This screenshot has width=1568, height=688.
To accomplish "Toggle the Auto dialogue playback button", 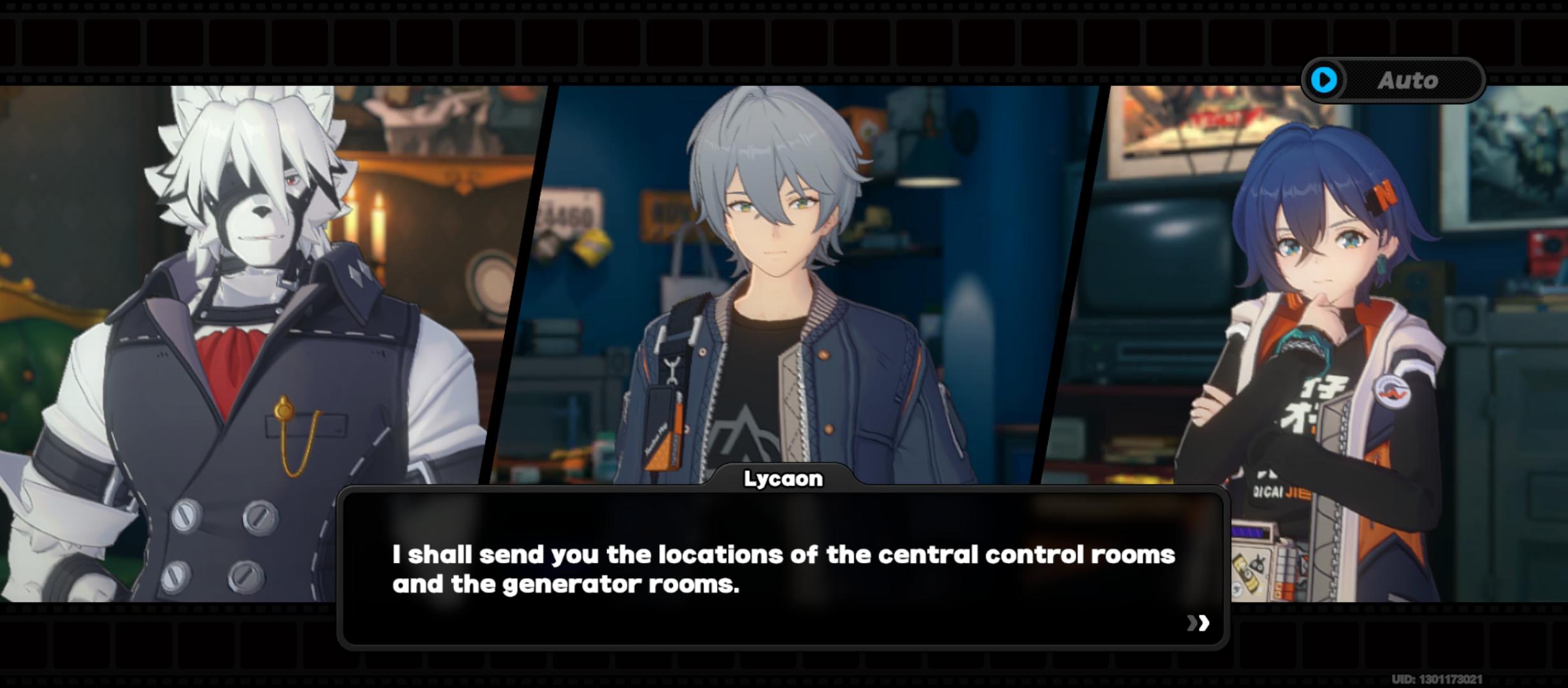I will [x=1393, y=80].
